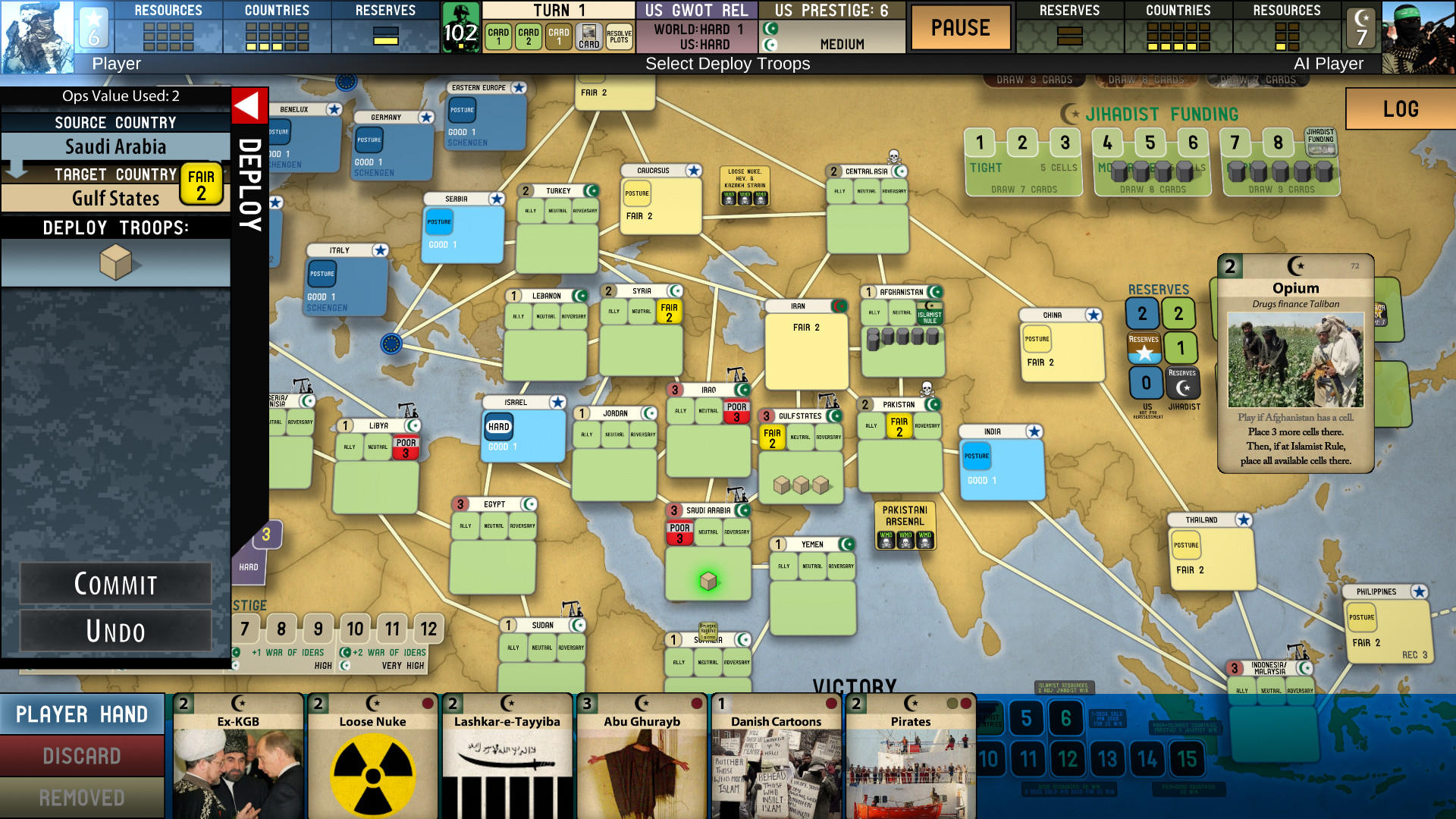Select Adversary alignment for Egypt
The image size is (1456, 819).
tap(522, 526)
